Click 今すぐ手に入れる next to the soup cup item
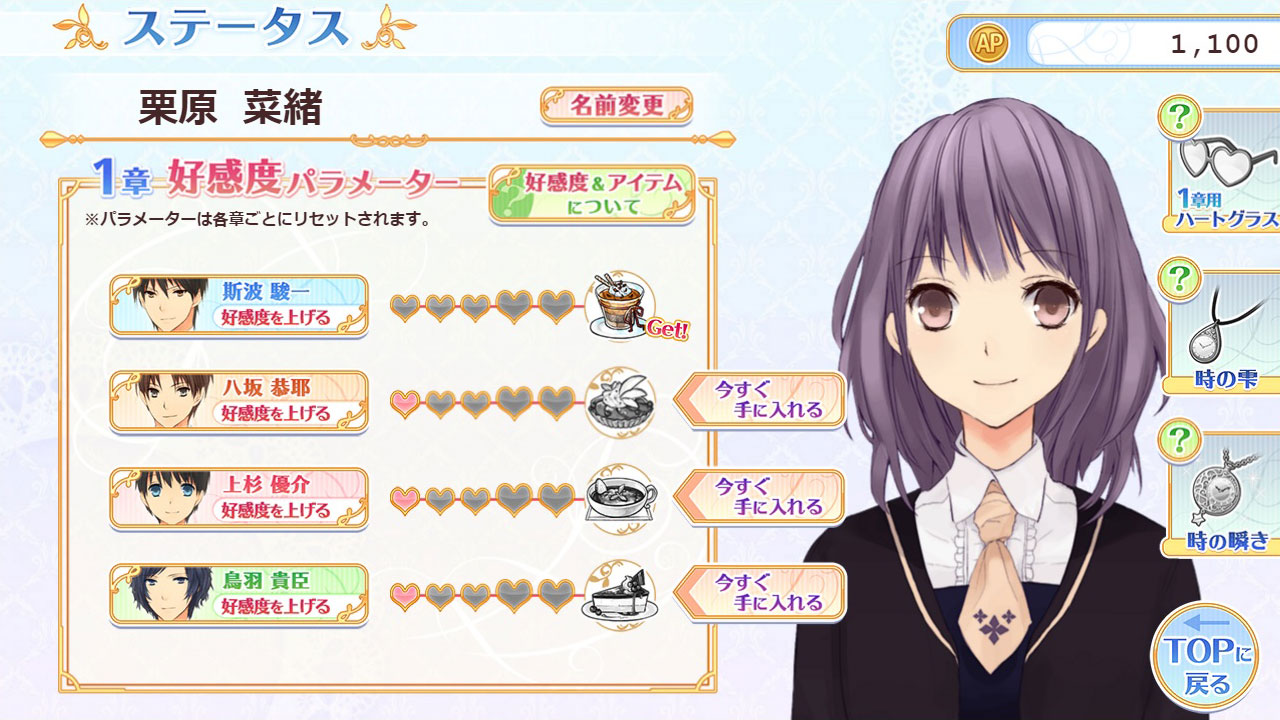This screenshot has height=720, width=1280. (762, 497)
